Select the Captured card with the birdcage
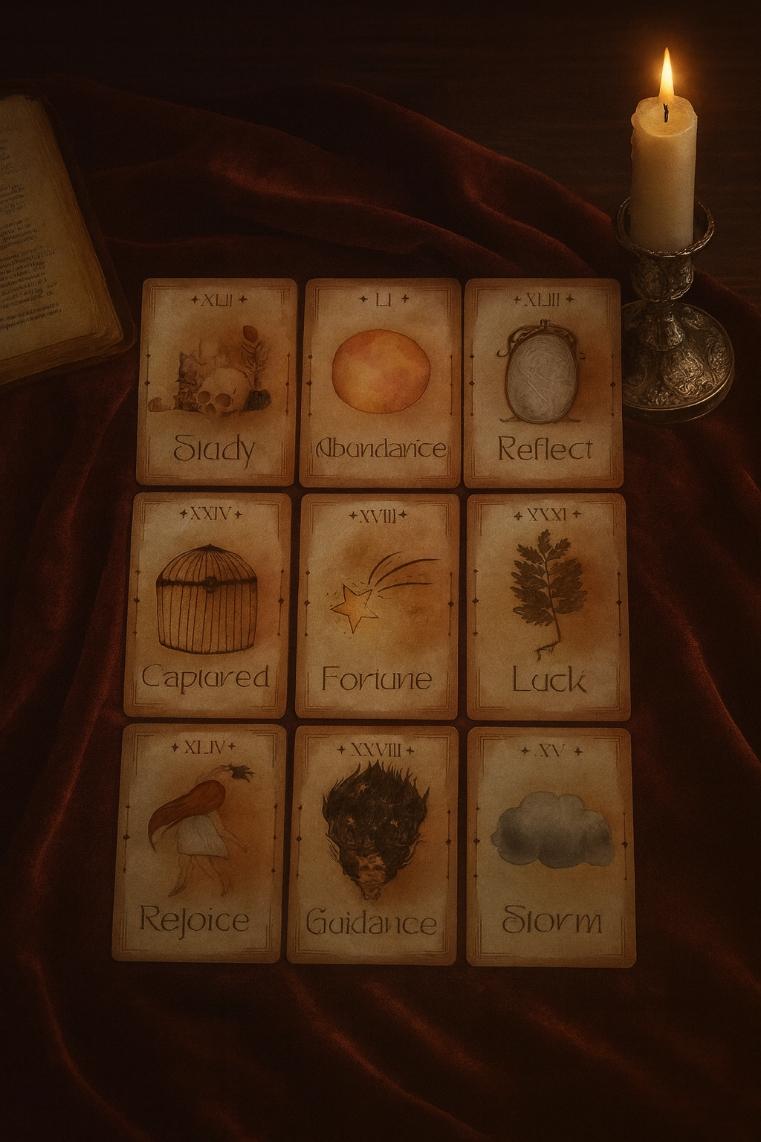Screen dimensions: 761x1142 208,604
